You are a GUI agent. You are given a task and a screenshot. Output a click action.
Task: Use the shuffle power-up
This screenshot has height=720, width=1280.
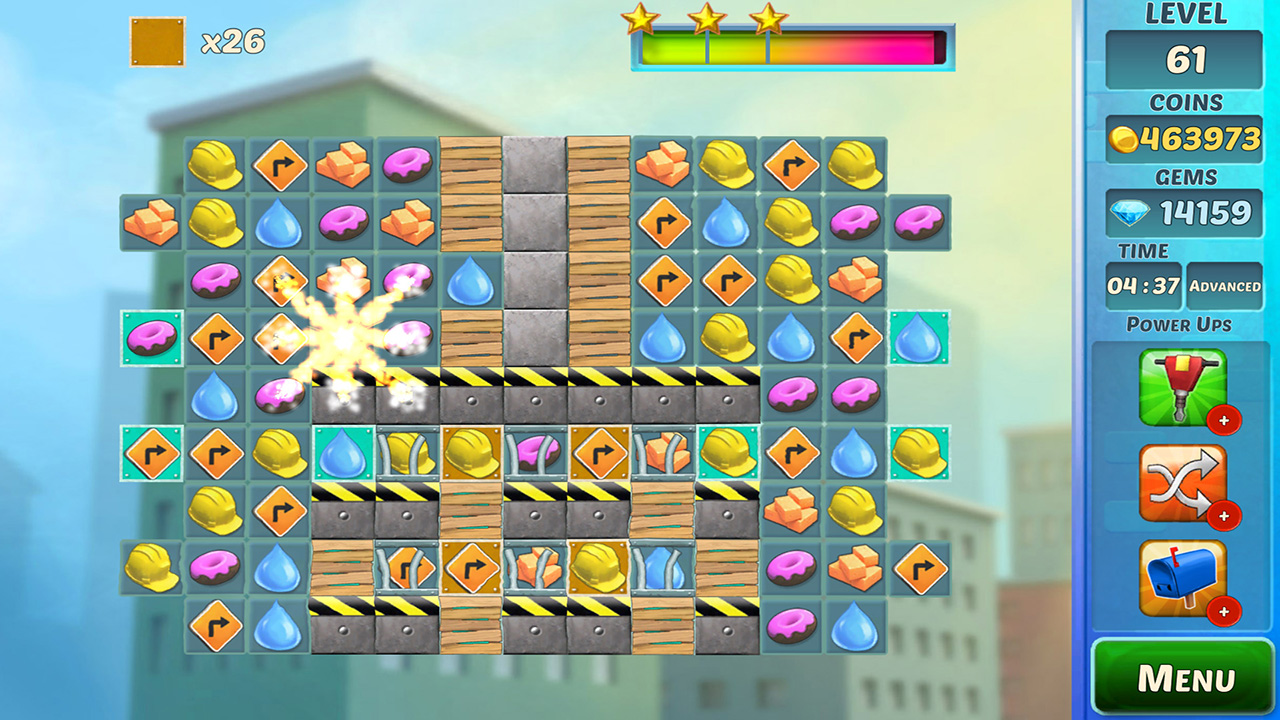click(x=1183, y=484)
